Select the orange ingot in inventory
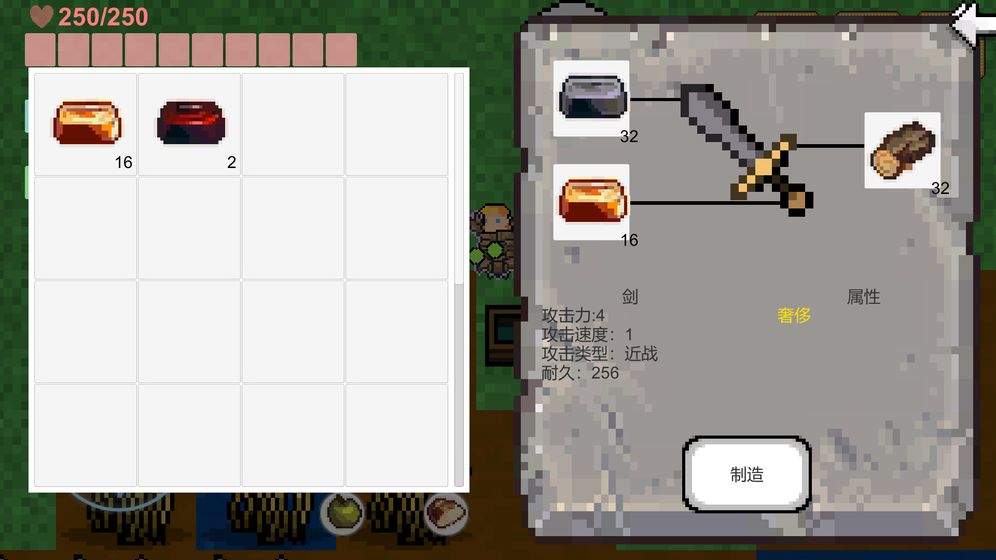996x560 pixels. pos(85,122)
